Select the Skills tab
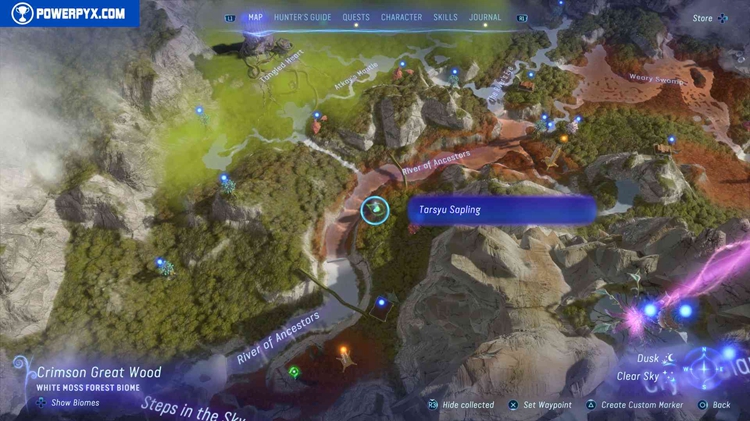 point(446,17)
